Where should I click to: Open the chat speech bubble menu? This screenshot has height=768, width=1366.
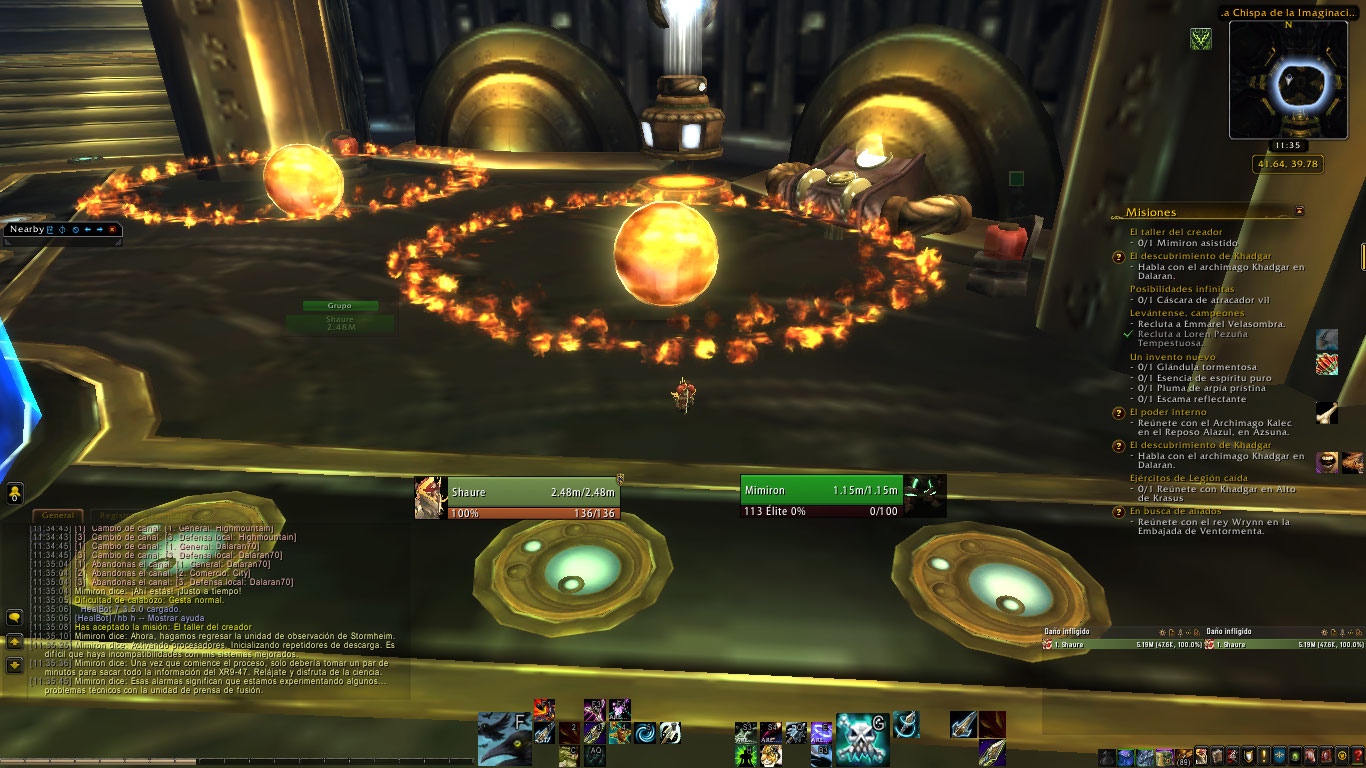(x=15, y=618)
